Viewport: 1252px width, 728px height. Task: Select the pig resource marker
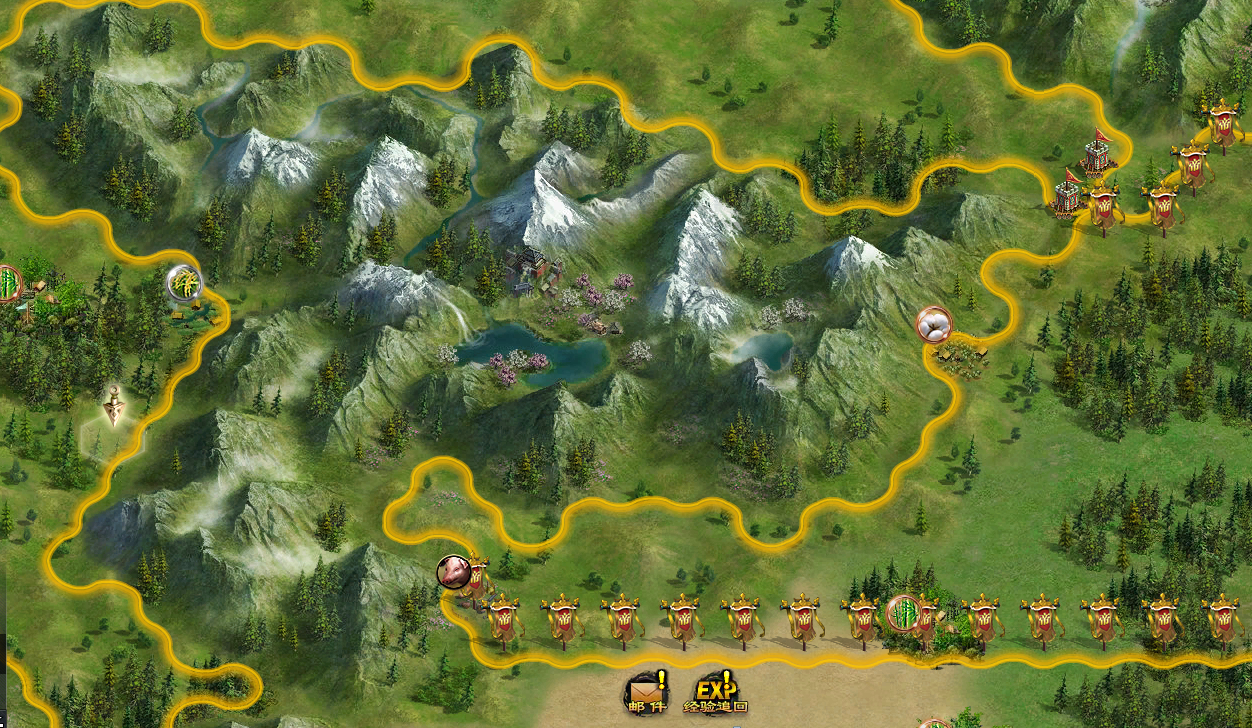pyautogui.click(x=454, y=572)
